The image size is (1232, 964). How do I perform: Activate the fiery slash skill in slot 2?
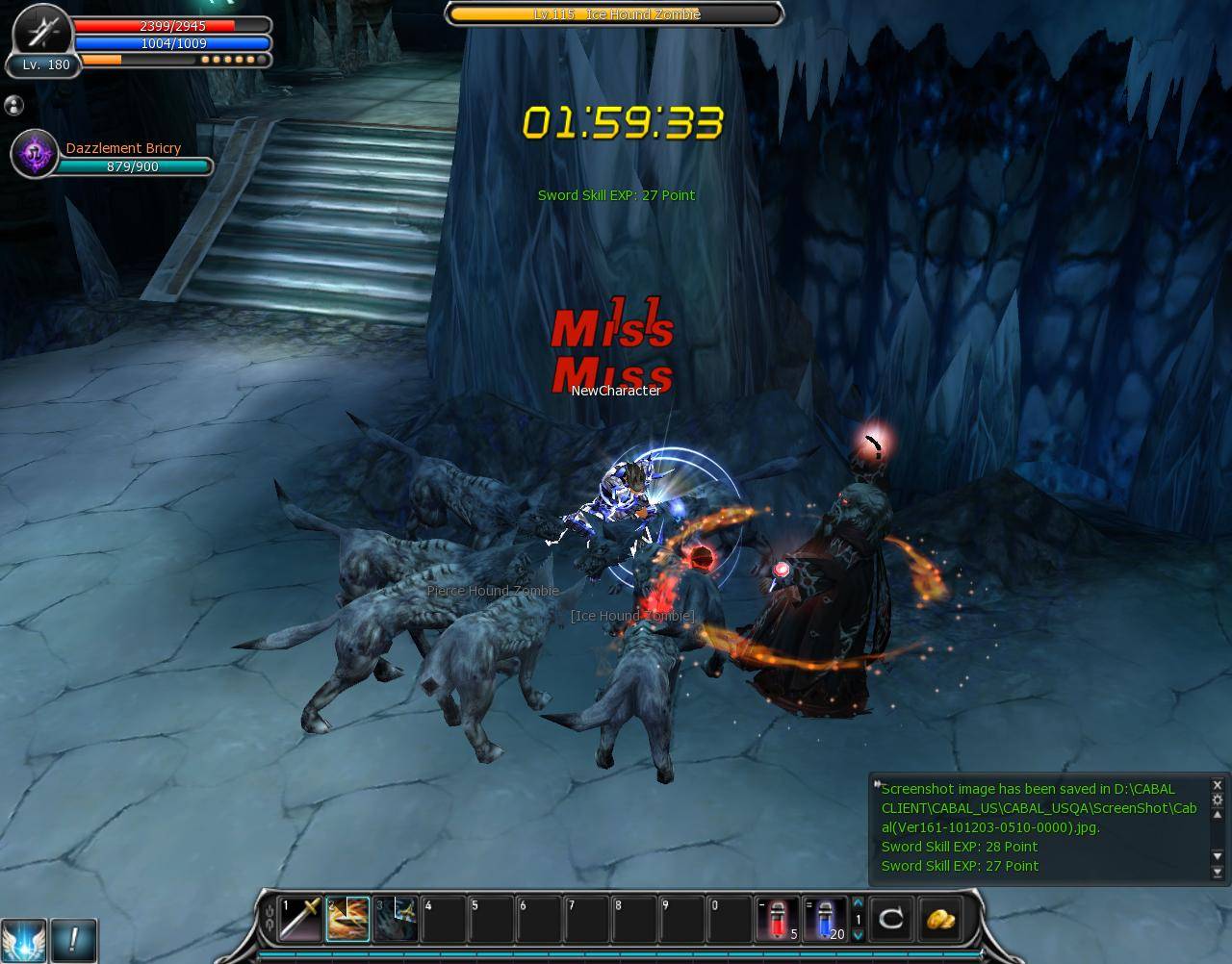[347, 919]
